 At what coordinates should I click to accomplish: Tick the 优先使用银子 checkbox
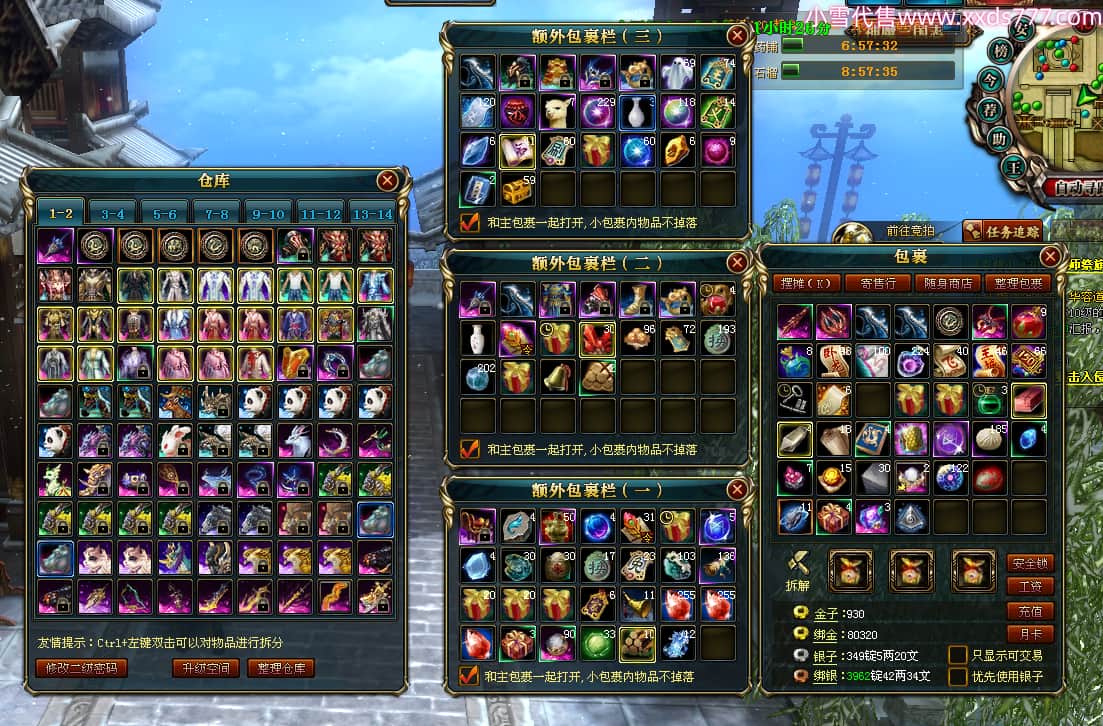[x=957, y=677]
